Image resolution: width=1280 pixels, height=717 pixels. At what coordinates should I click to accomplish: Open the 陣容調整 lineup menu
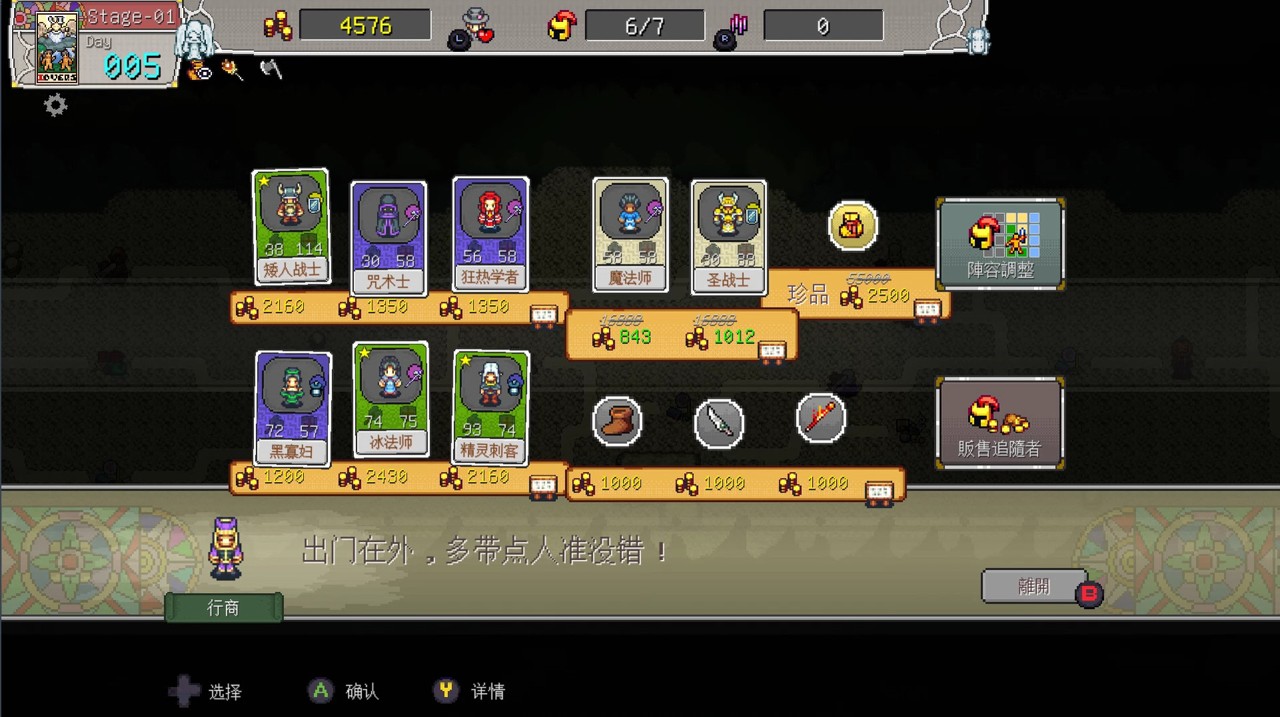tap(1000, 243)
